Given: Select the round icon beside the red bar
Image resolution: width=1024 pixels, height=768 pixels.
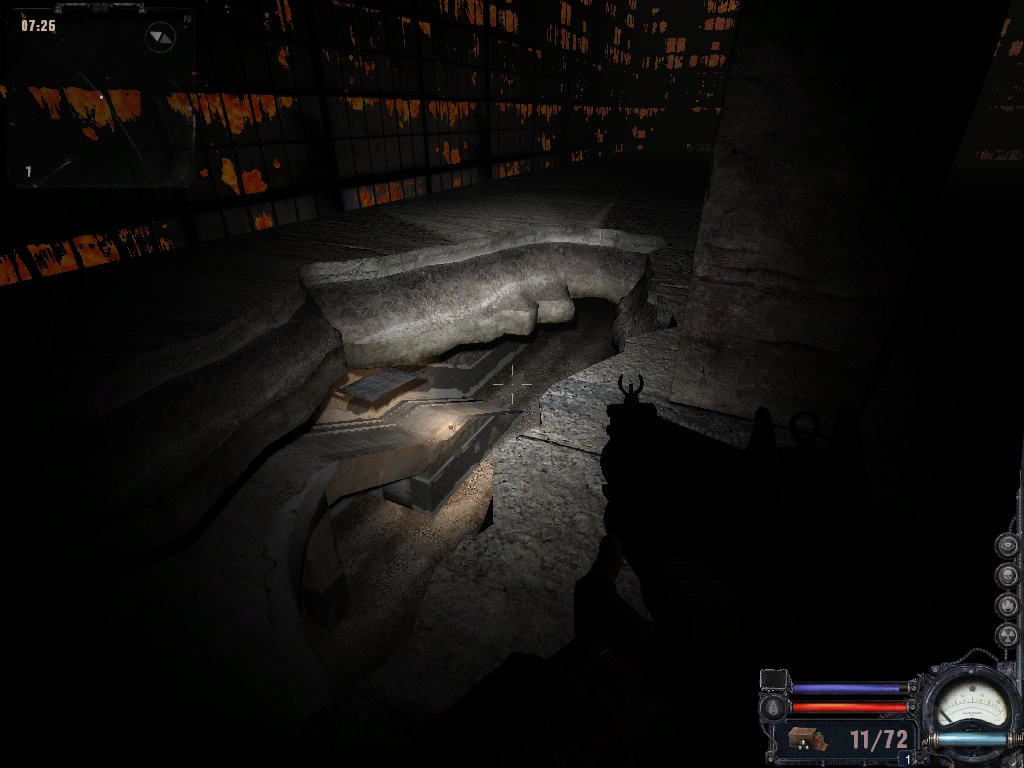Looking at the screenshot, I should [x=773, y=708].
